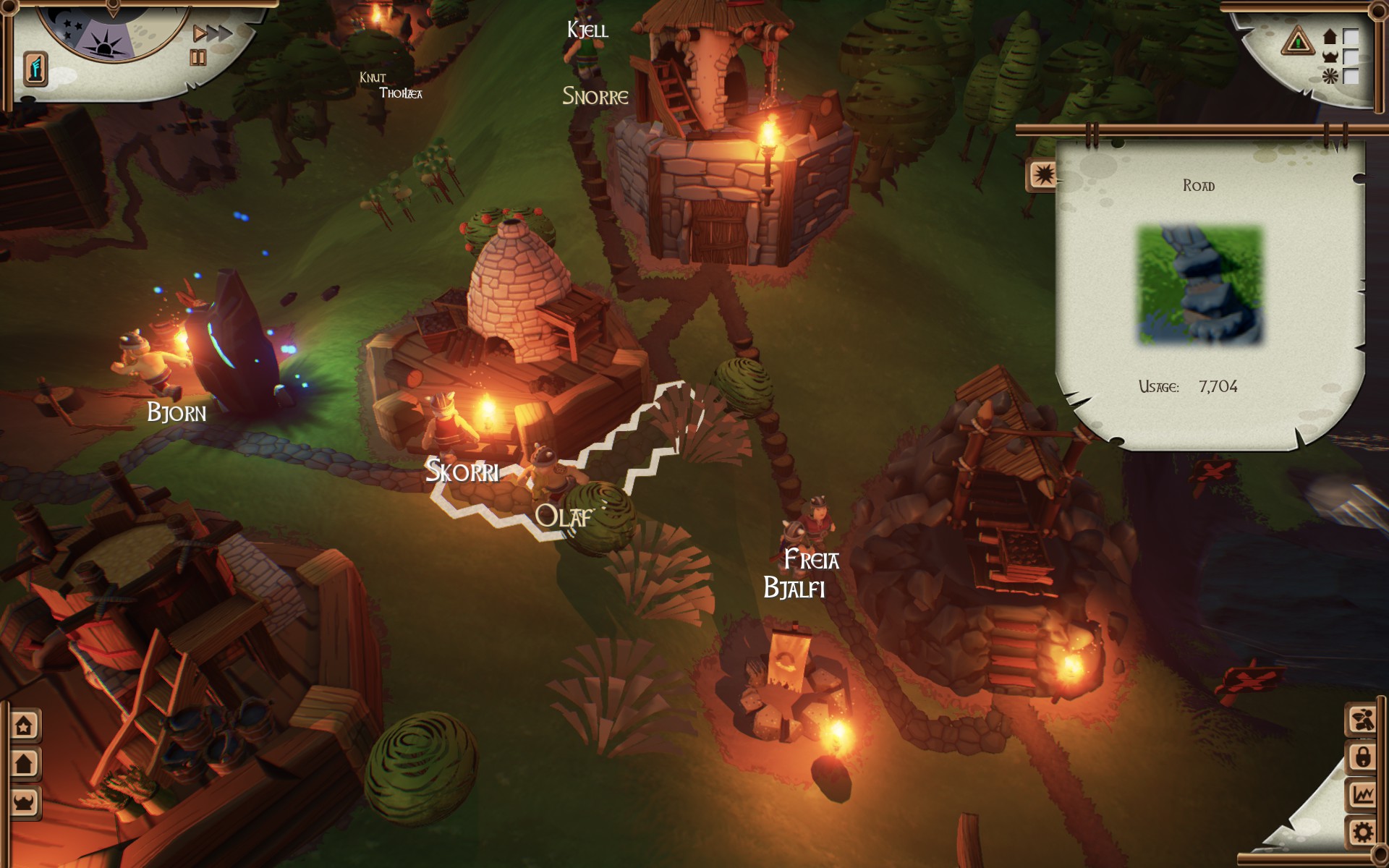Click the starburst tab beside the Road panel
This screenshot has width=1389, height=868.
pos(1042,176)
